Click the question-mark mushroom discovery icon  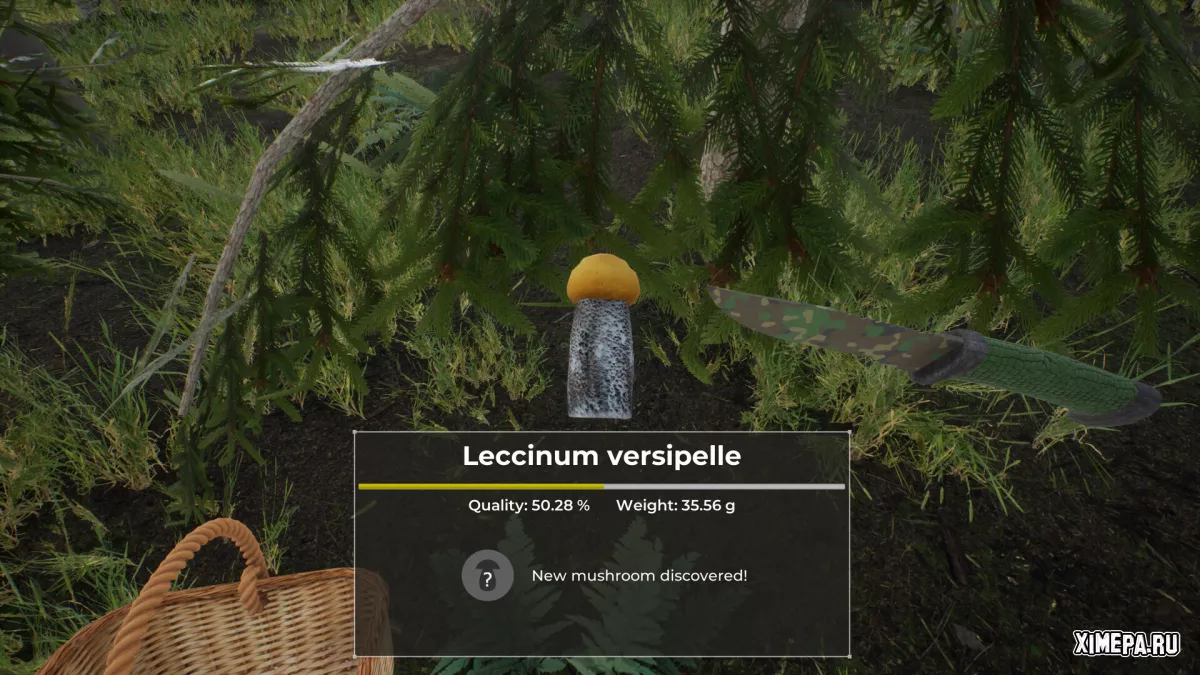[487, 576]
